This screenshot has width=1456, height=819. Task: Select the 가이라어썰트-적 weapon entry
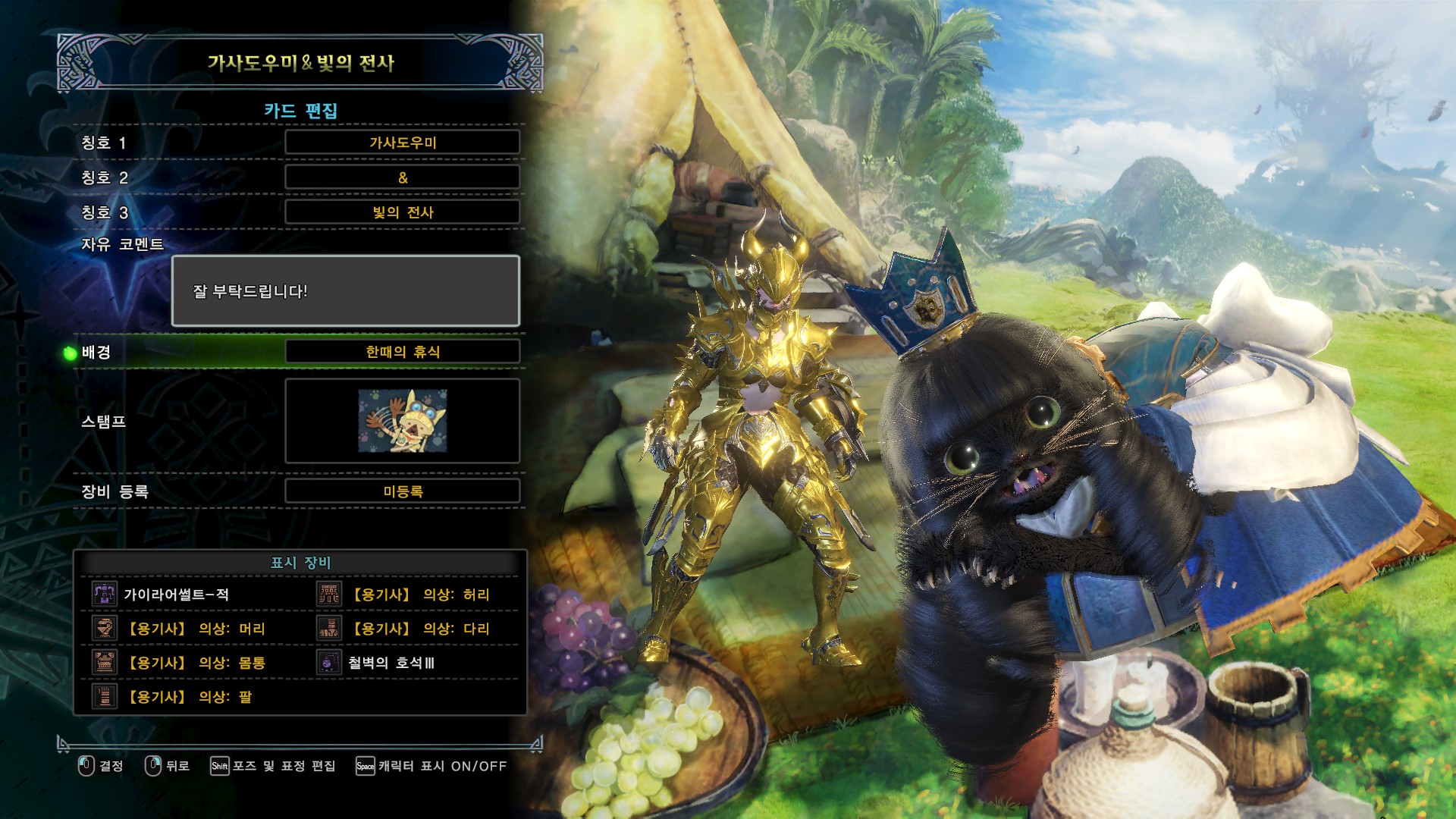point(176,595)
